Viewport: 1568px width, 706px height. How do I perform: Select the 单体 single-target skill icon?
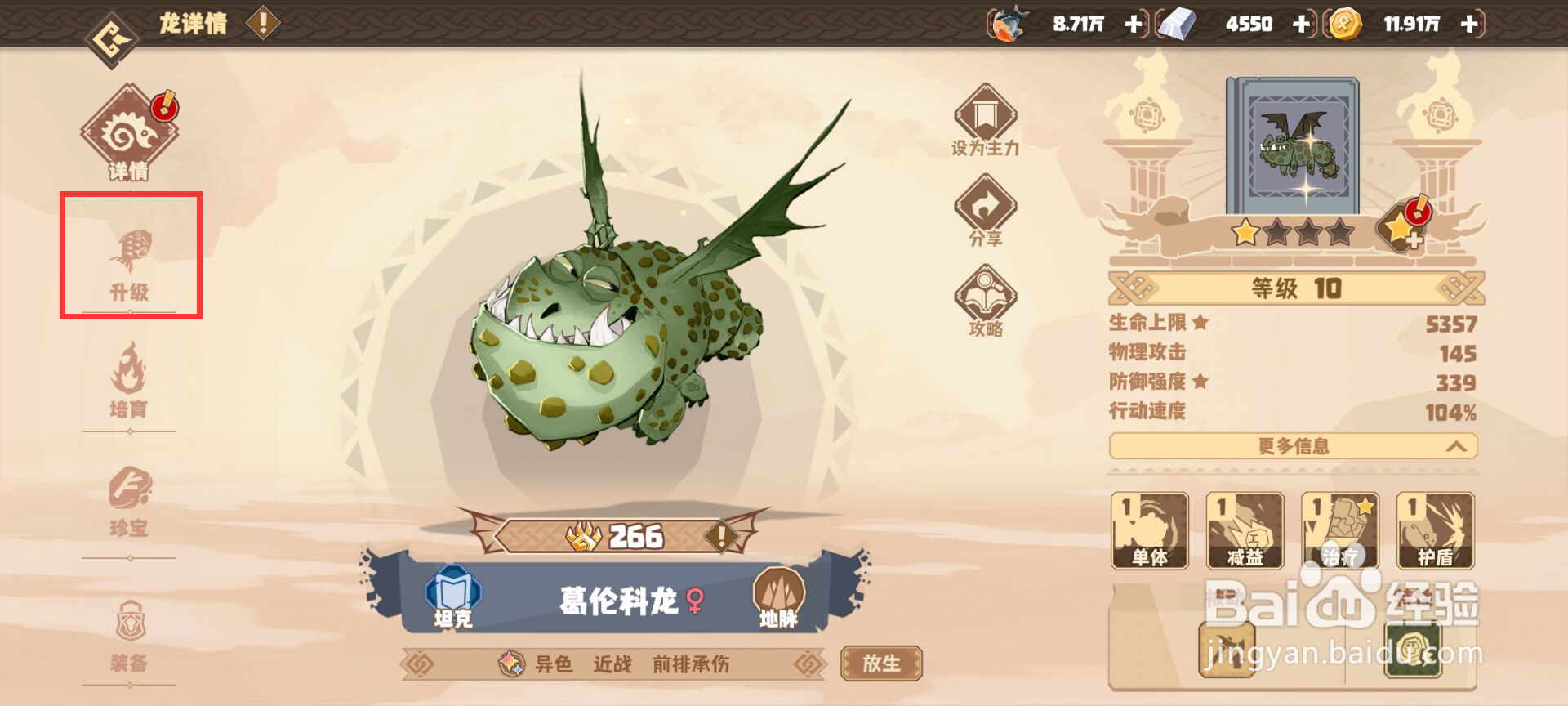point(1151,531)
